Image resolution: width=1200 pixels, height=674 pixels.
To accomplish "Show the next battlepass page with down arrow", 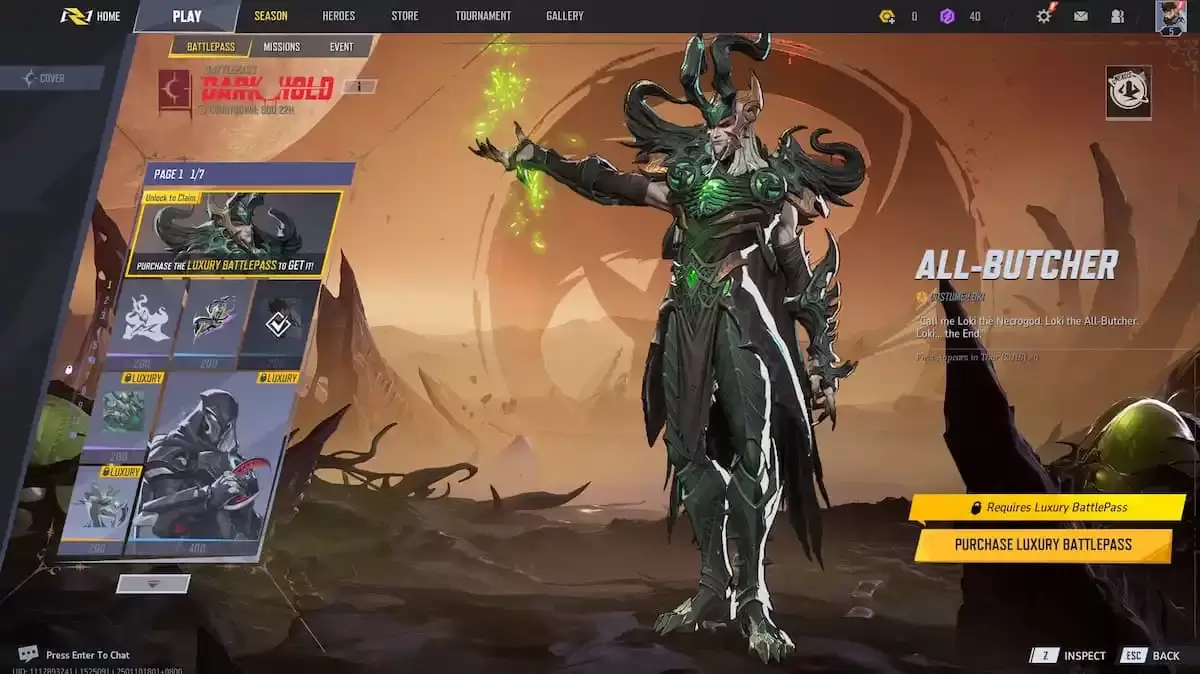I will tap(153, 583).
